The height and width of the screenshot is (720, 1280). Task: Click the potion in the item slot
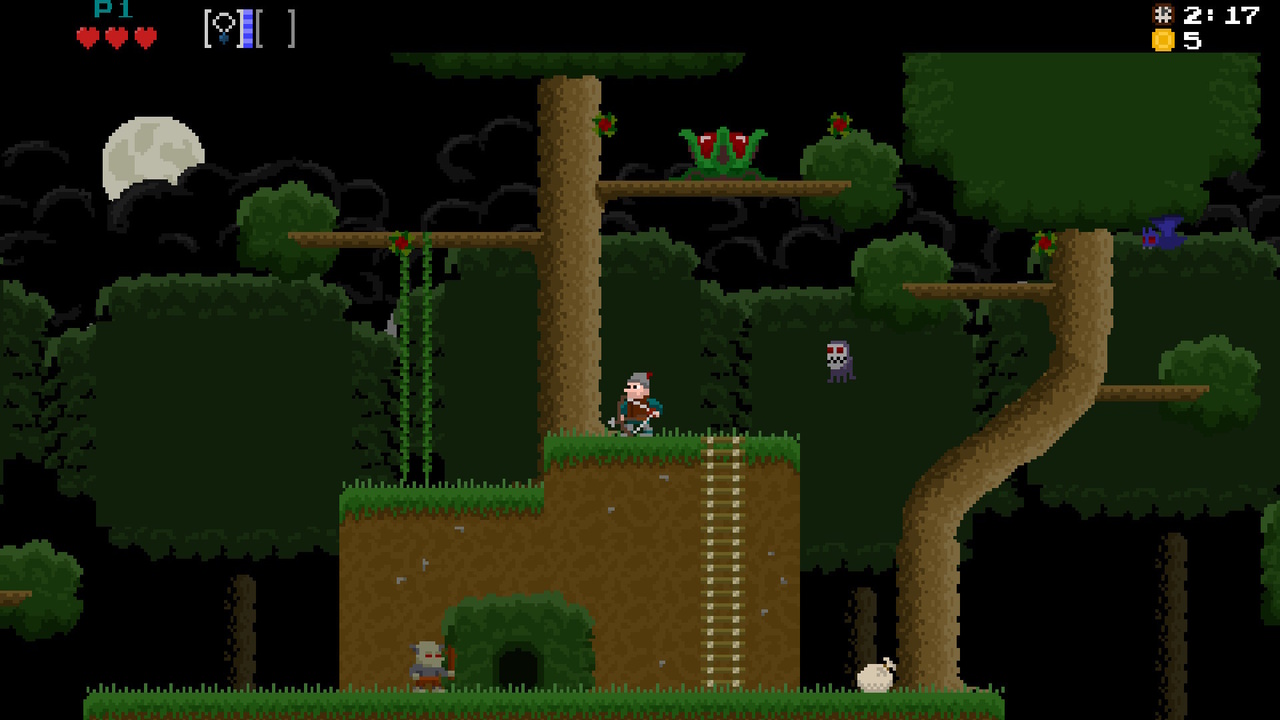[x=222, y=28]
